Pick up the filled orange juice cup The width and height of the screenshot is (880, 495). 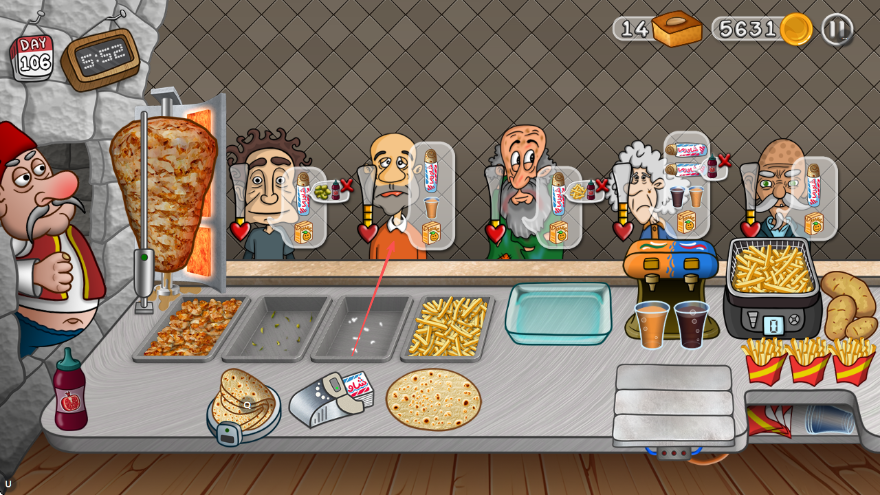click(652, 324)
